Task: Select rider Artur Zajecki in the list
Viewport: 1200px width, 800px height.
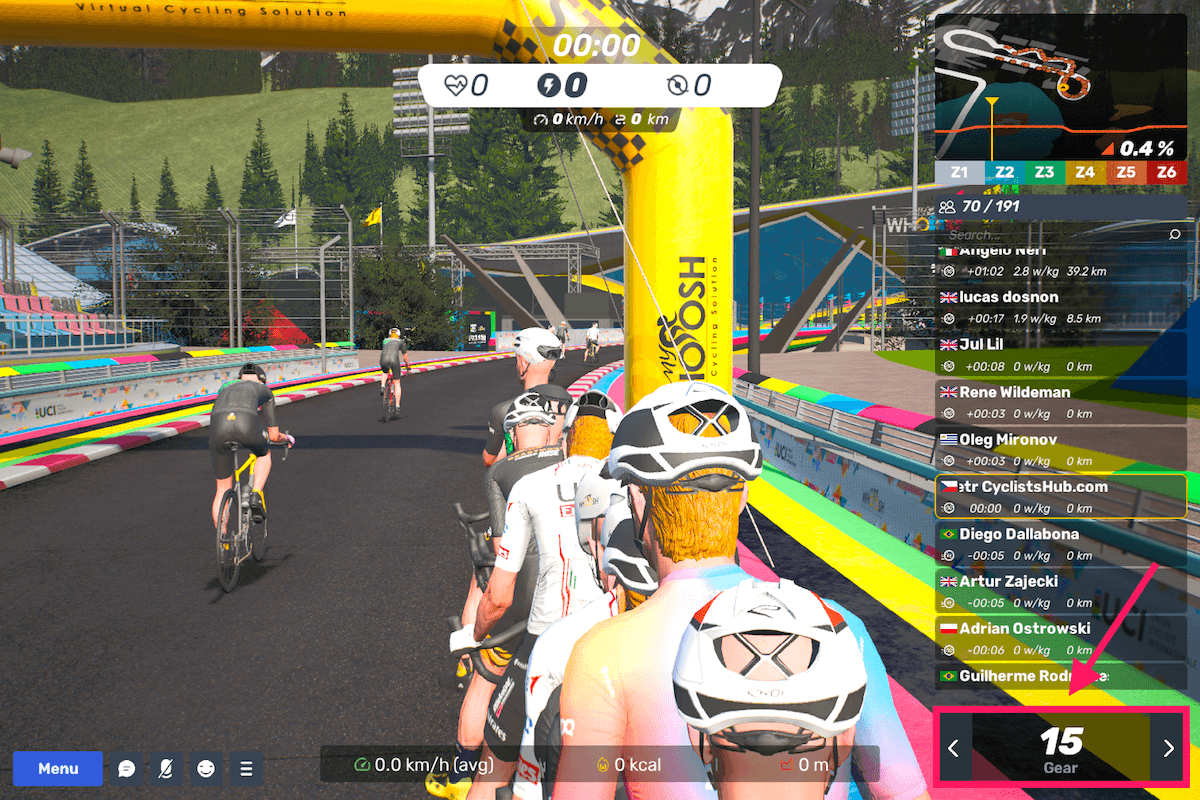Action: [1060, 591]
